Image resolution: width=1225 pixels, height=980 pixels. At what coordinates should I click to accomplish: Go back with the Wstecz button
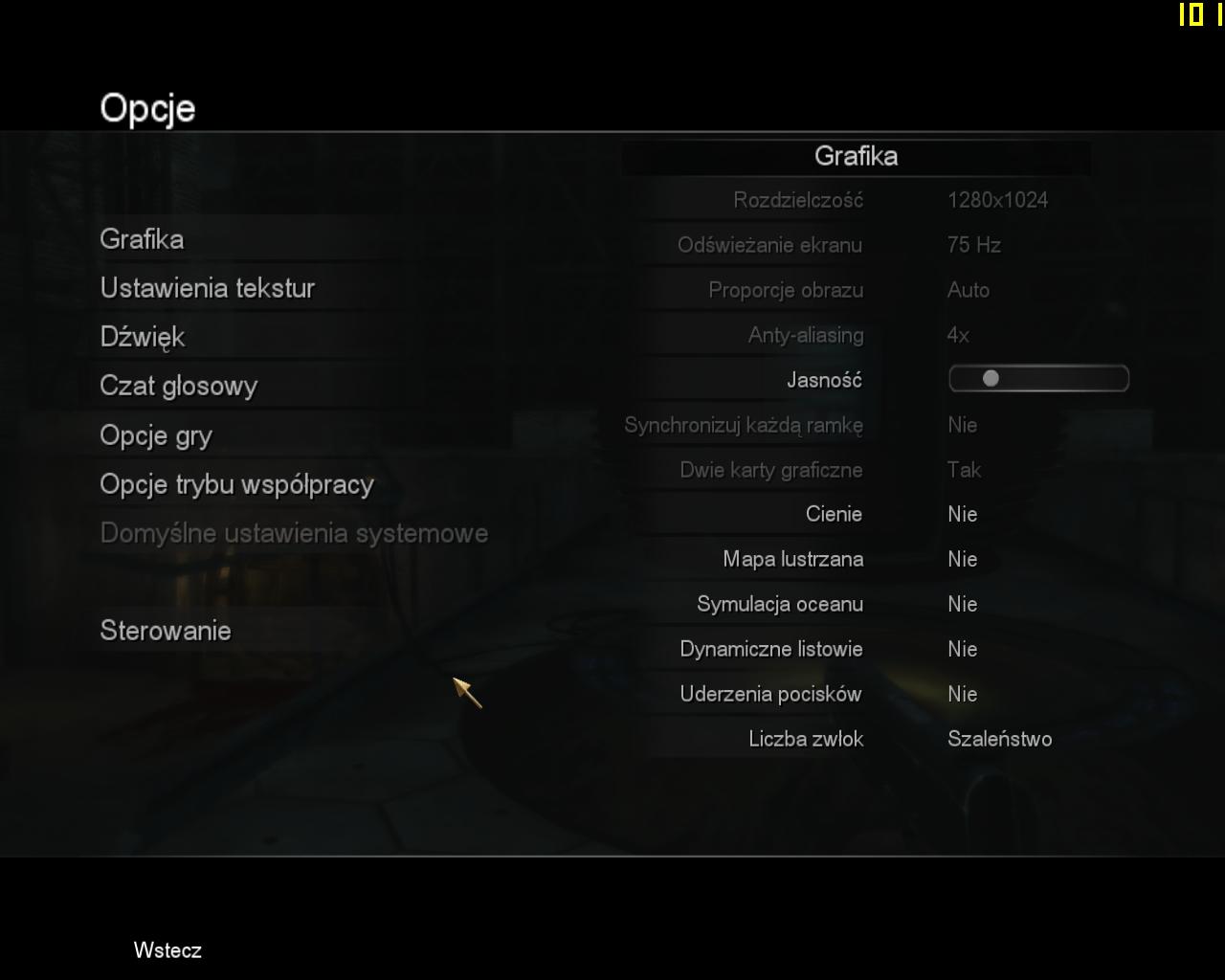pos(167,950)
